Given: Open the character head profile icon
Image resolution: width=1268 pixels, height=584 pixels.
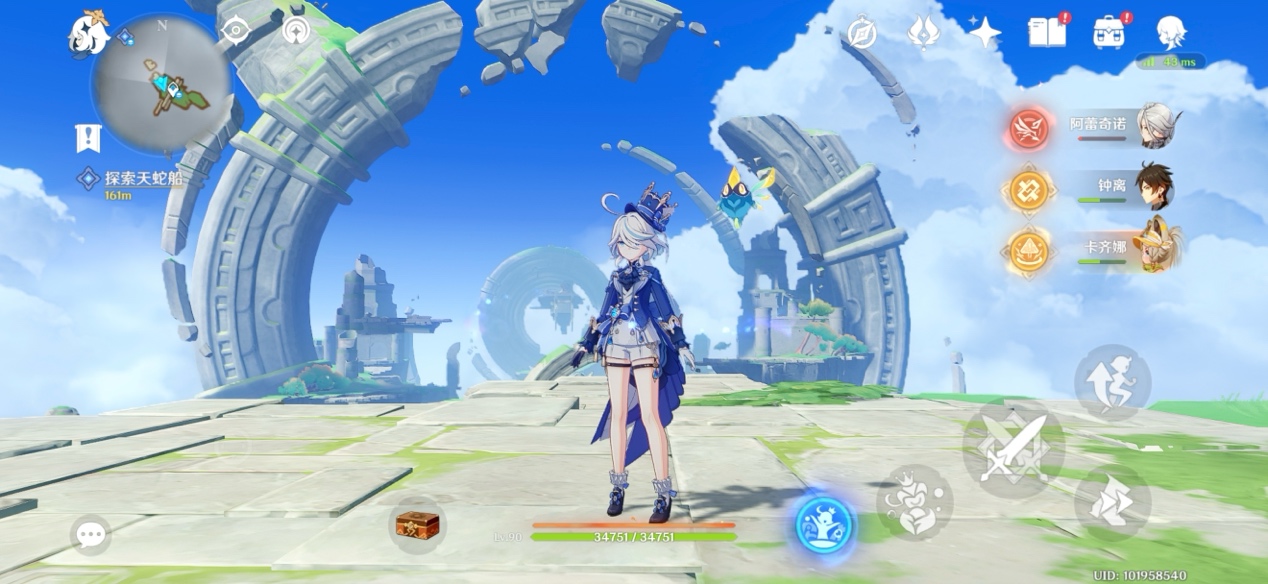Looking at the screenshot, I should [x=1170, y=33].
